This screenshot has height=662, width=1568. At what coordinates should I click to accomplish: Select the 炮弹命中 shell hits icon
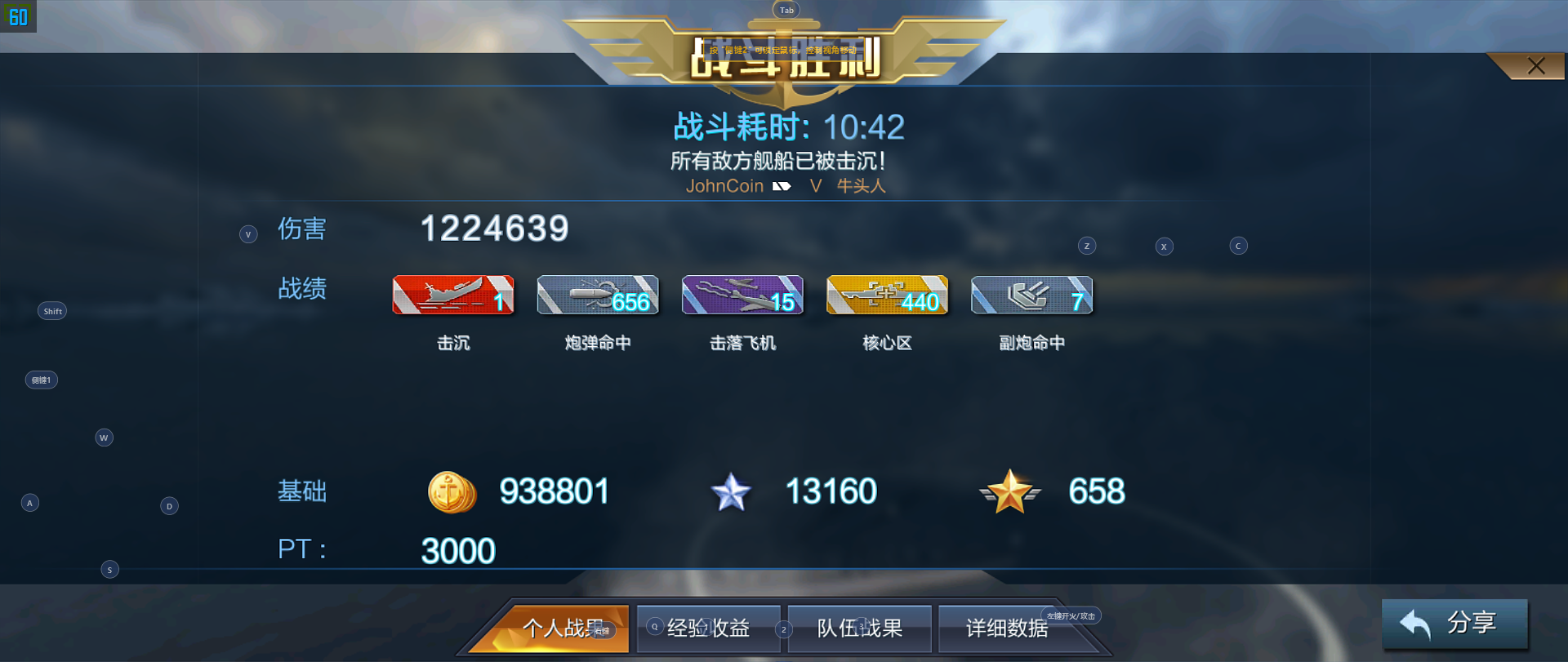pyautogui.click(x=597, y=295)
